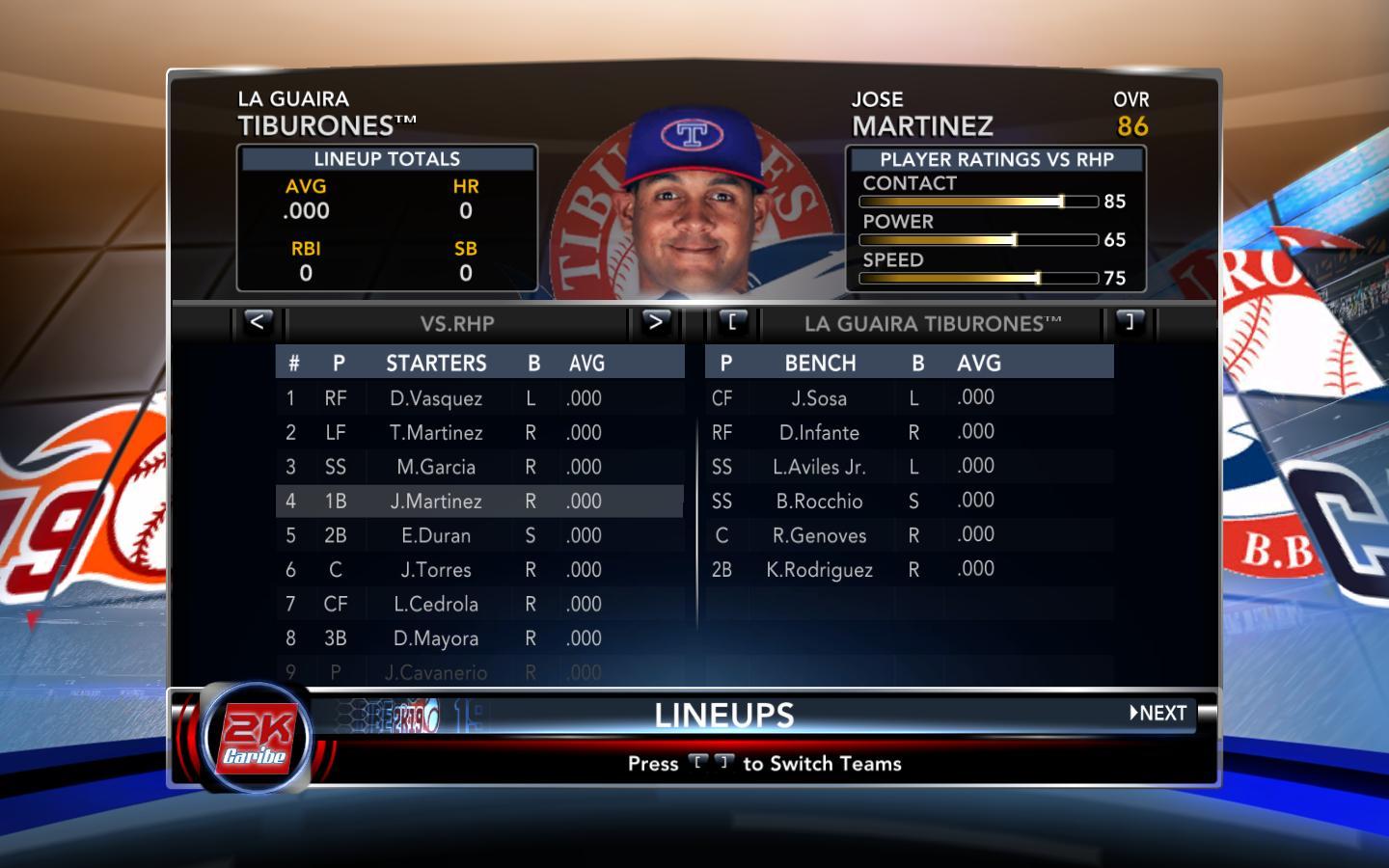Choose bench player K.Rodriguez
The height and width of the screenshot is (868, 1389).
coord(819,570)
